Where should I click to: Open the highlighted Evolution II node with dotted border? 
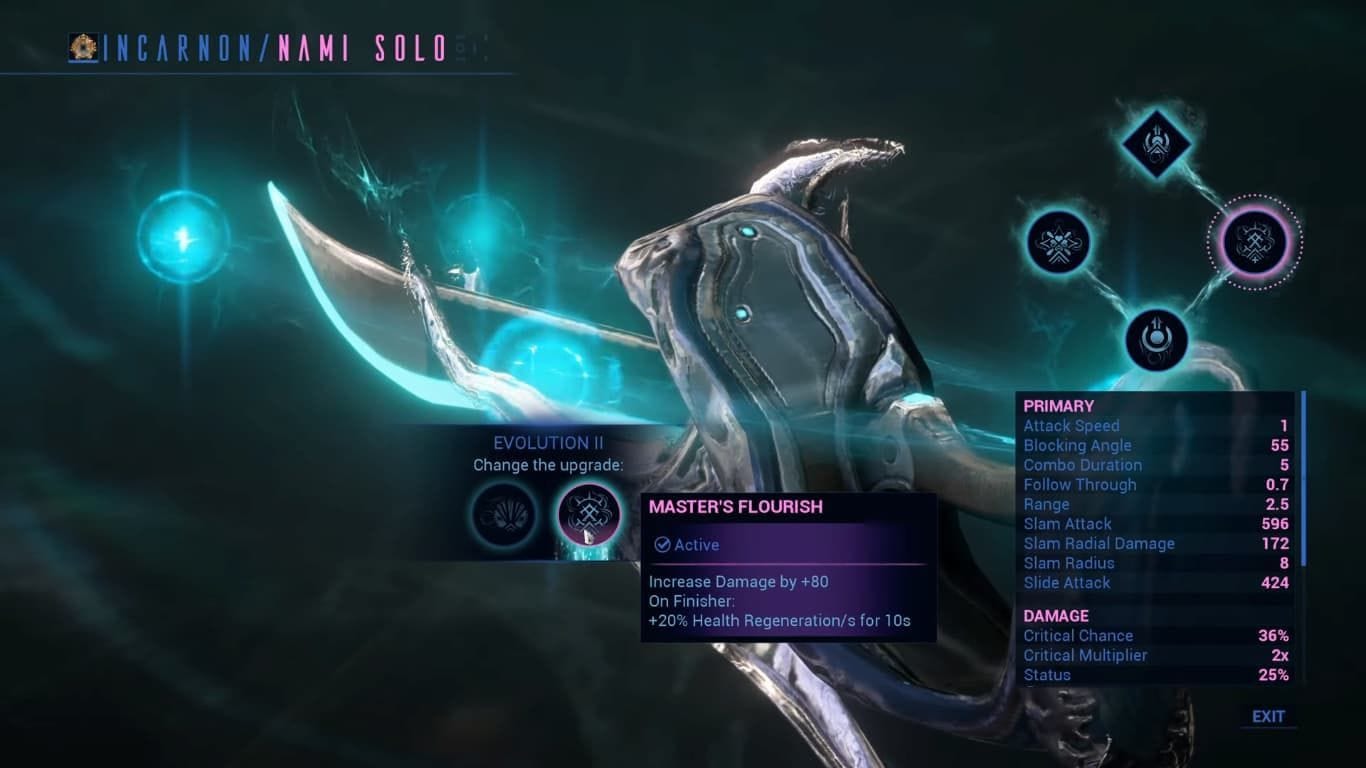click(1254, 241)
